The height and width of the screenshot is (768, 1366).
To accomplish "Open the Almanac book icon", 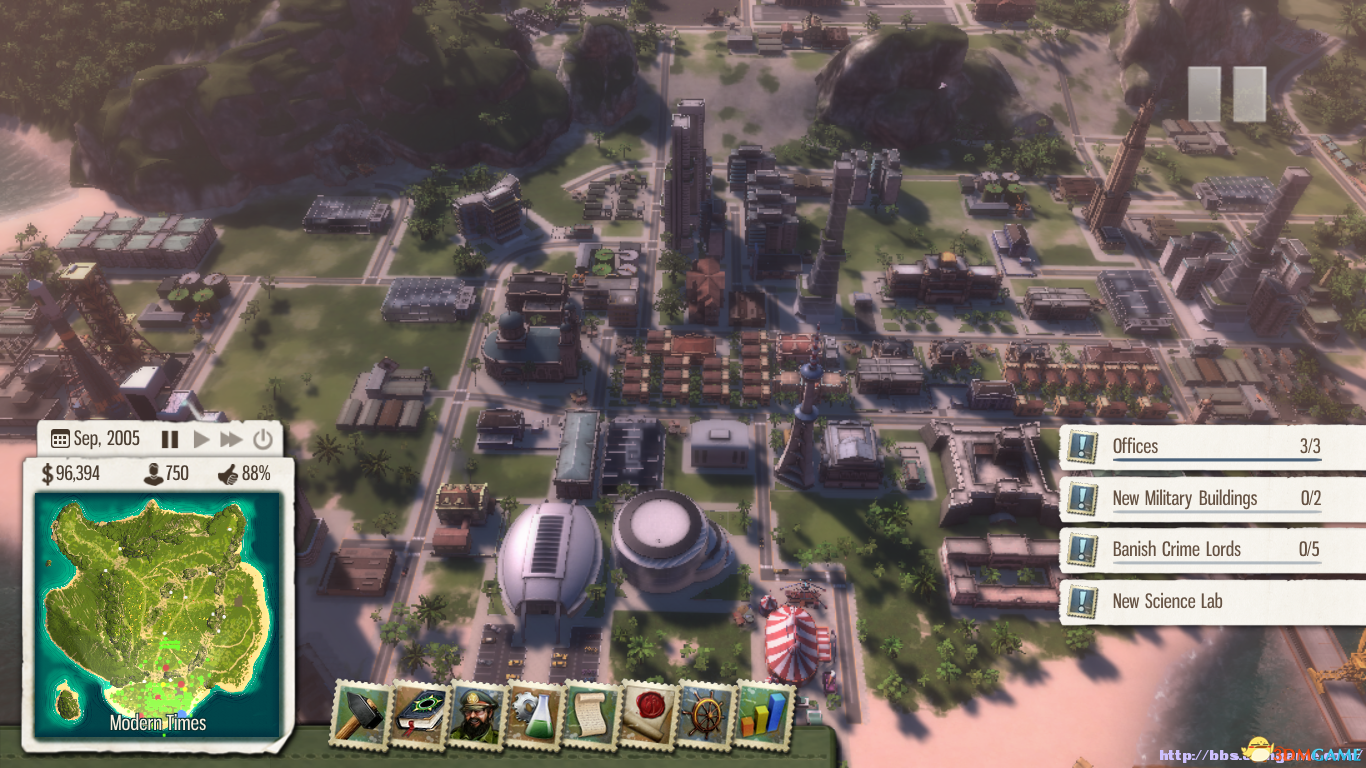I will point(418,714).
